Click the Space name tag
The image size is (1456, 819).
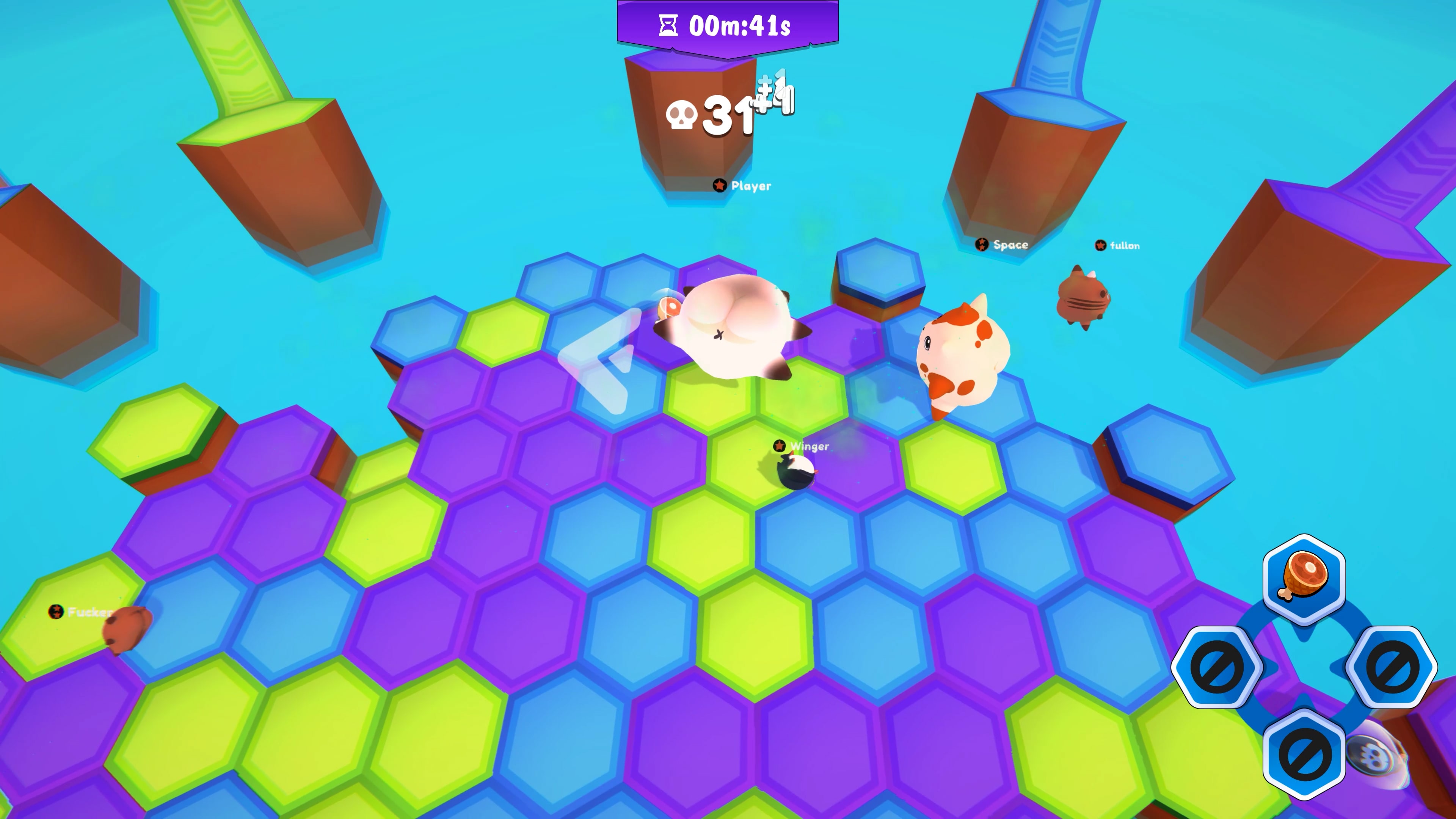click(x=1010, y=245)
